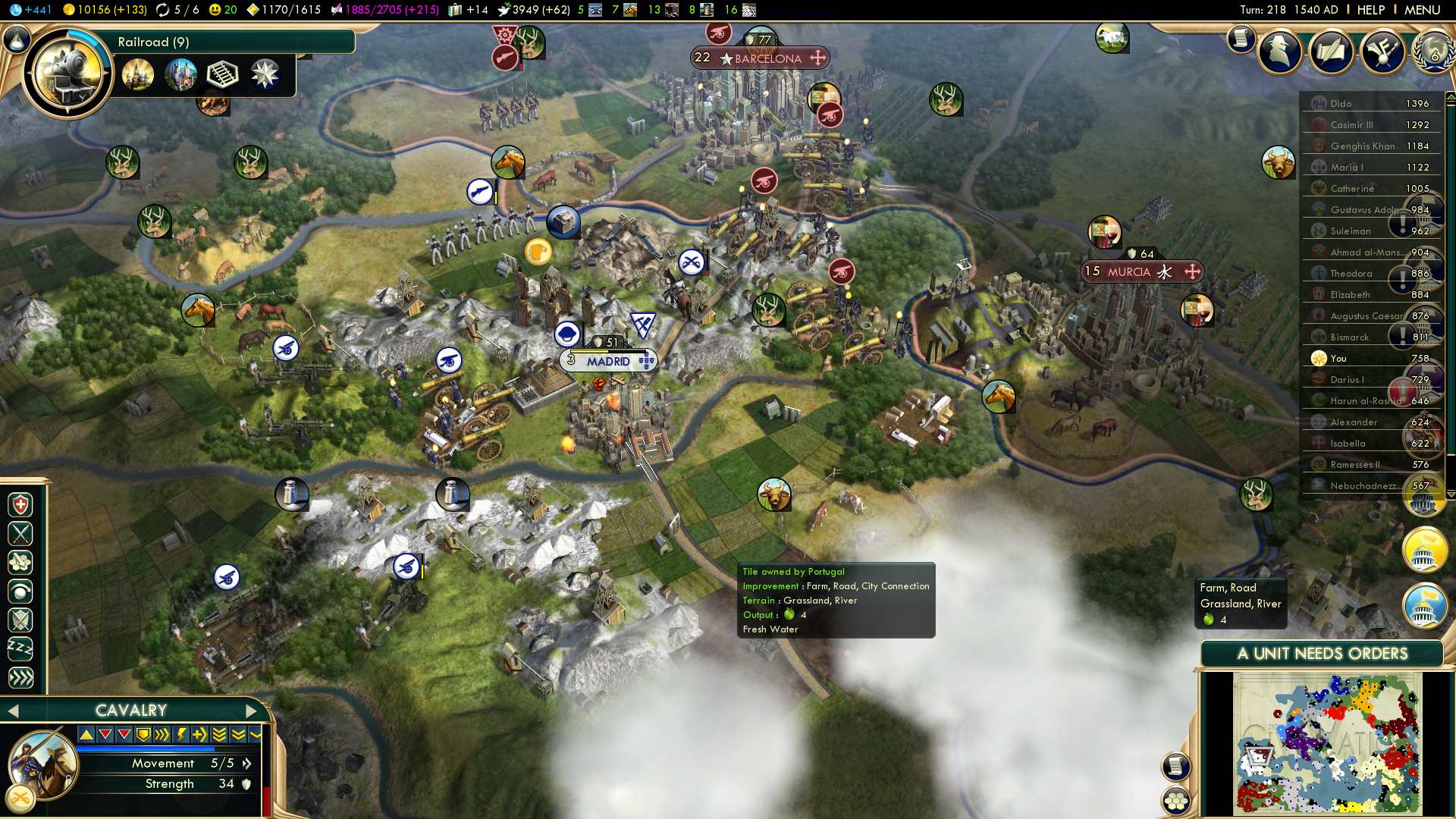
Task: Open the World Congress globe button
Action: pos(1432,52)
